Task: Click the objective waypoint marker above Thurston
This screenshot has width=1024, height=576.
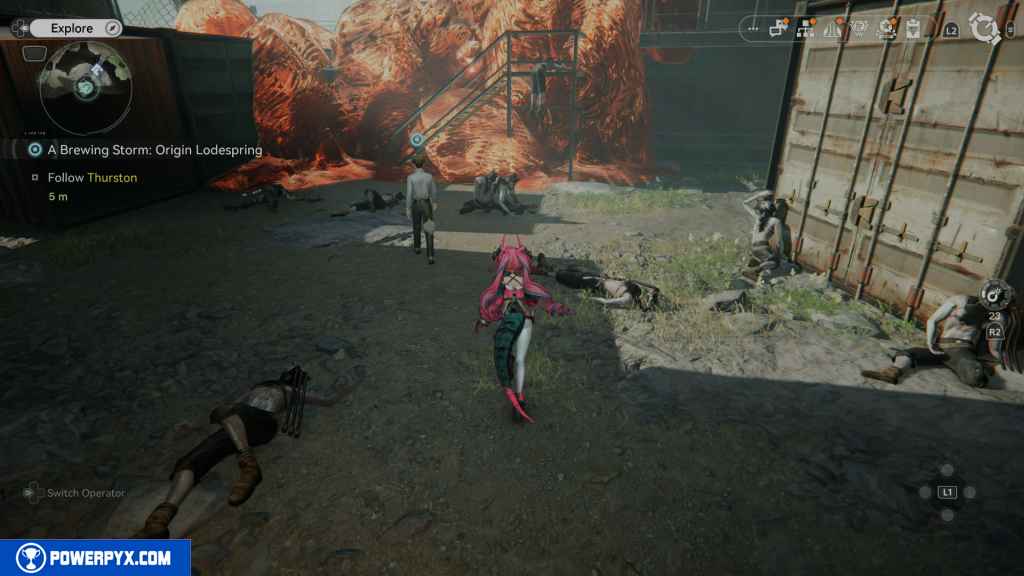Action: (417, 140)
